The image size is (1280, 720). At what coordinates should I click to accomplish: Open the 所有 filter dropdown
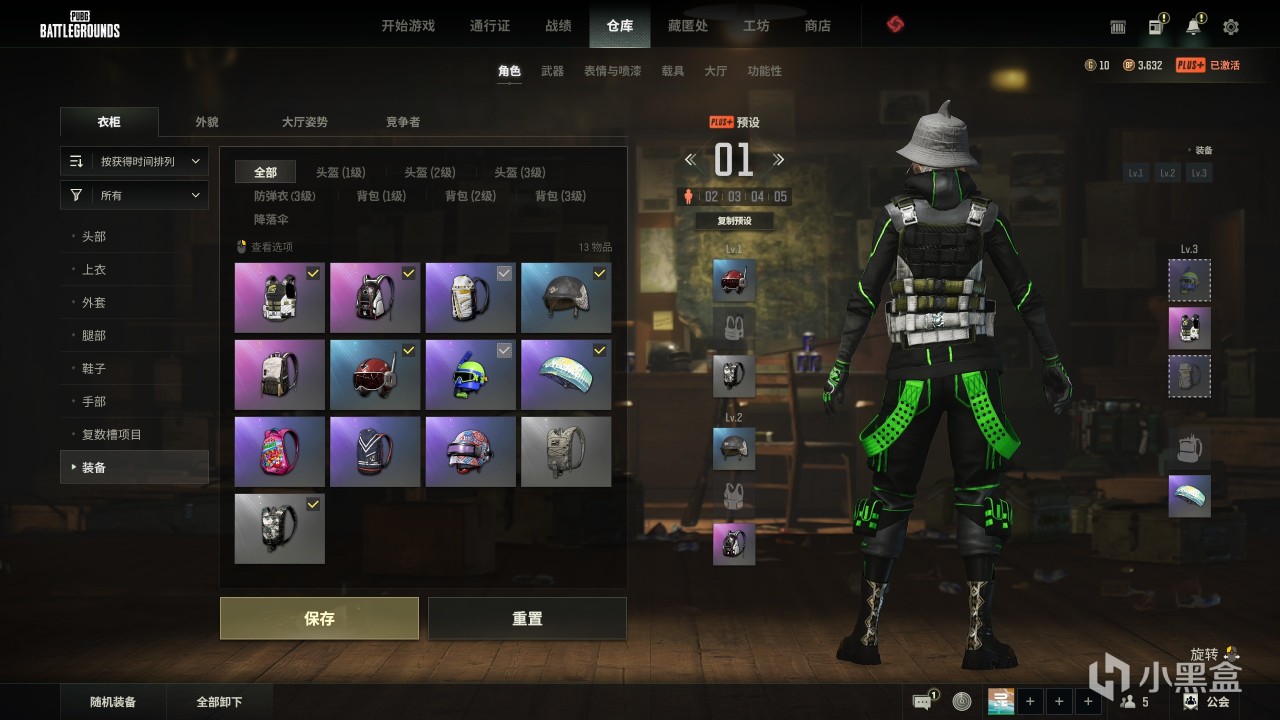pos(135,196)
